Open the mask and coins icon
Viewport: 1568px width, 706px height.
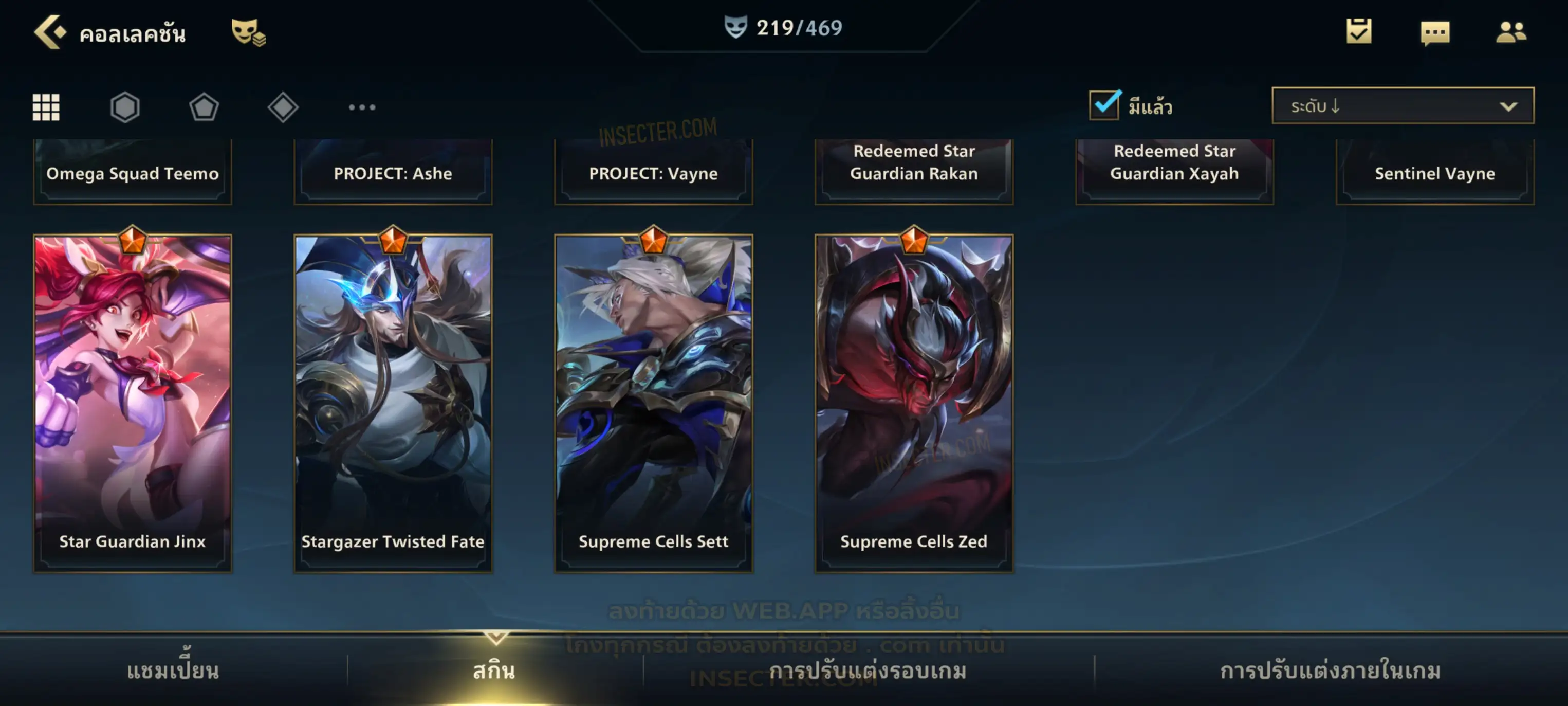(248, 32)
